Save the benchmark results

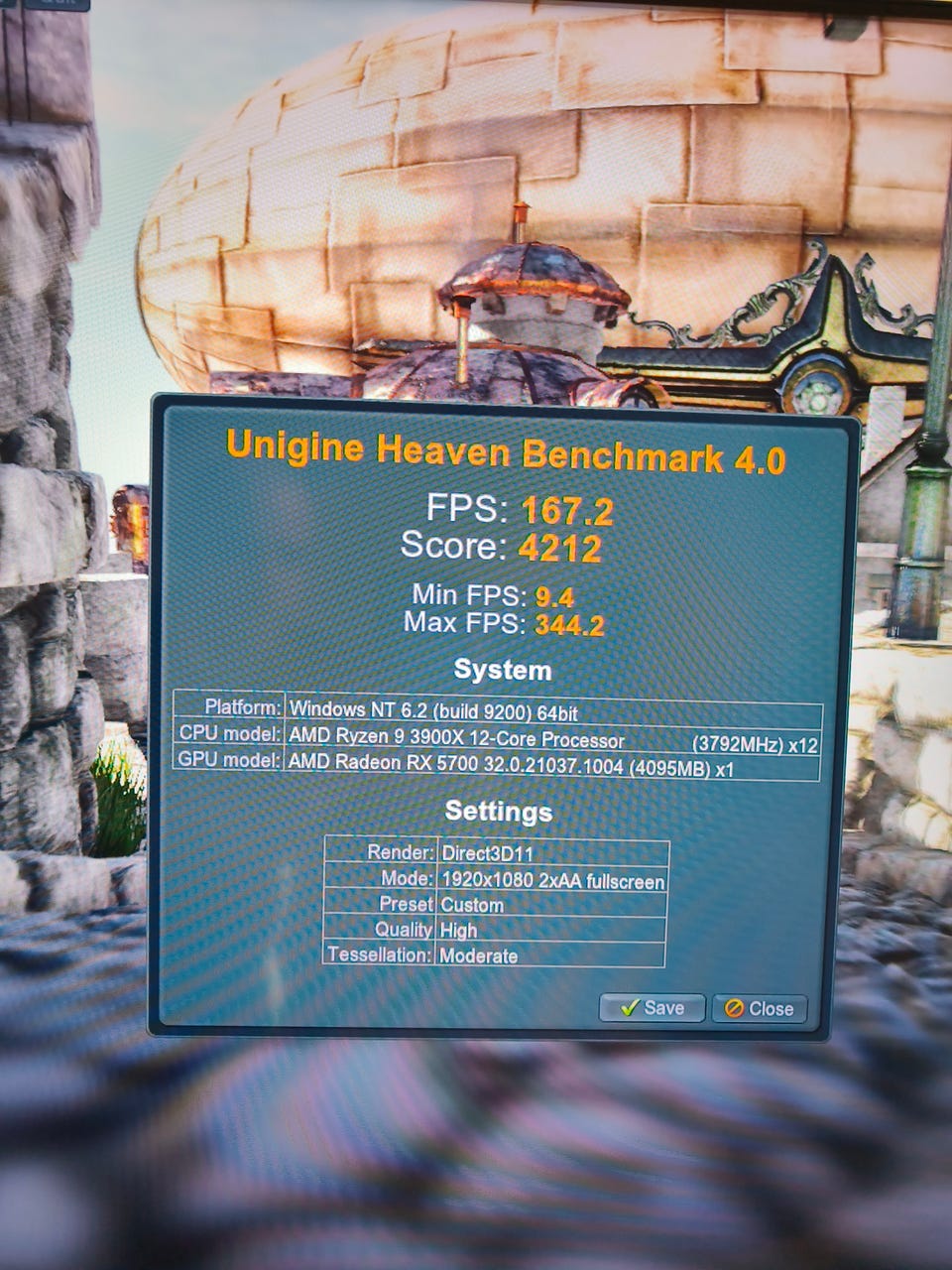click(x=652, y=1008)
